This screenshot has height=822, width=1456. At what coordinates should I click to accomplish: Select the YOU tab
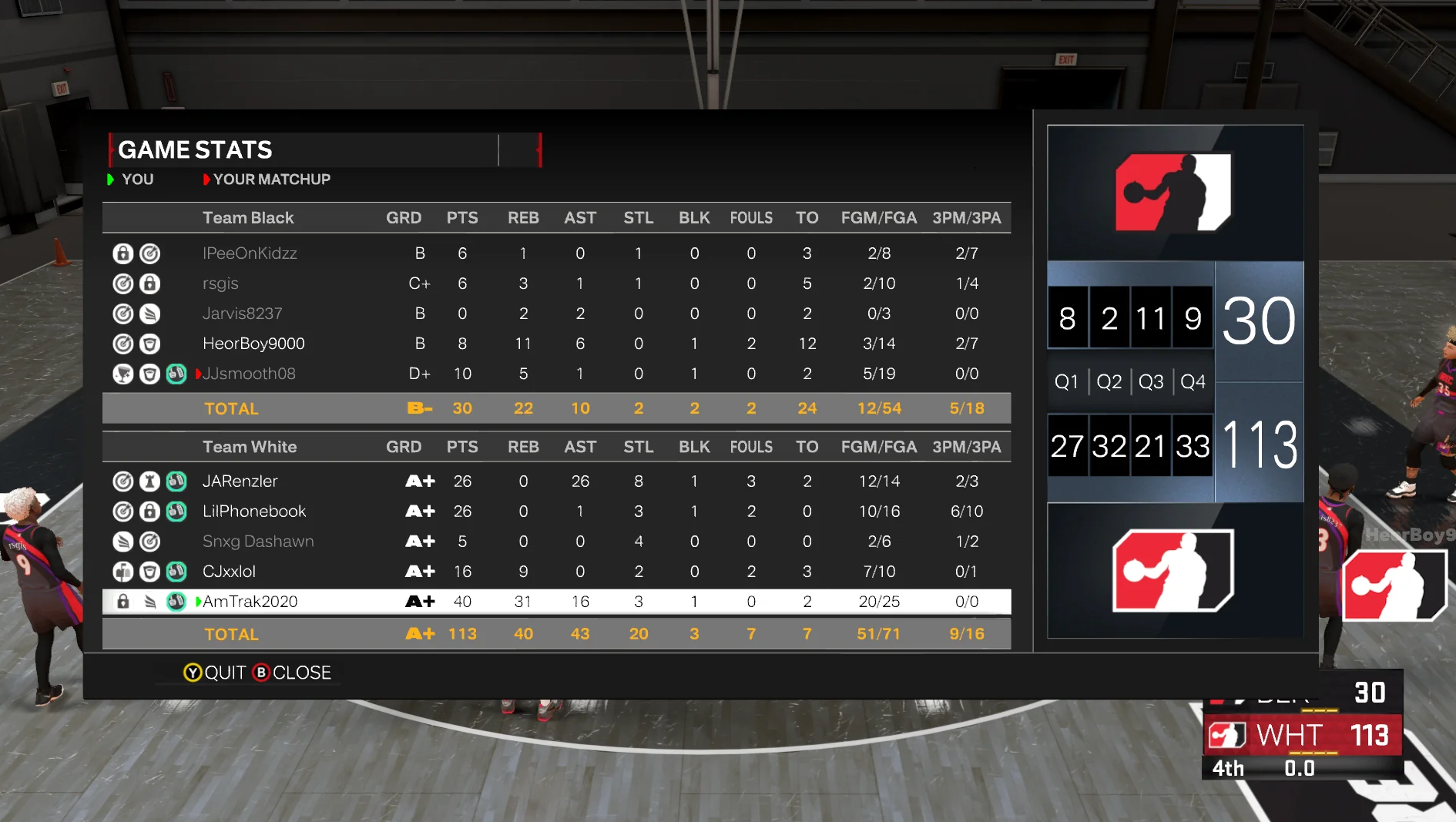click(137, 179)
